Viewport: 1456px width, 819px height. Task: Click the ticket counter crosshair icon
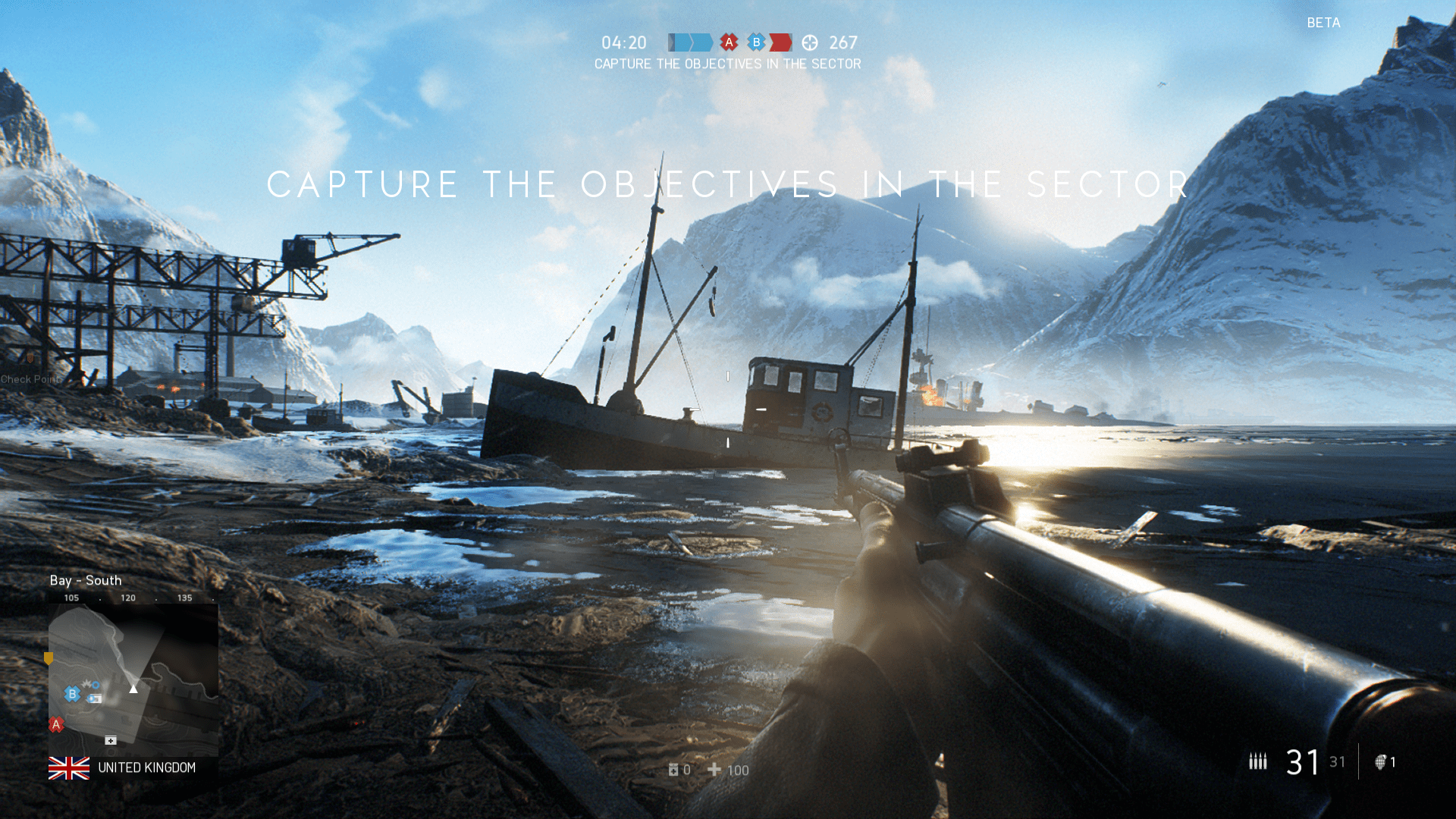(811, 43)
